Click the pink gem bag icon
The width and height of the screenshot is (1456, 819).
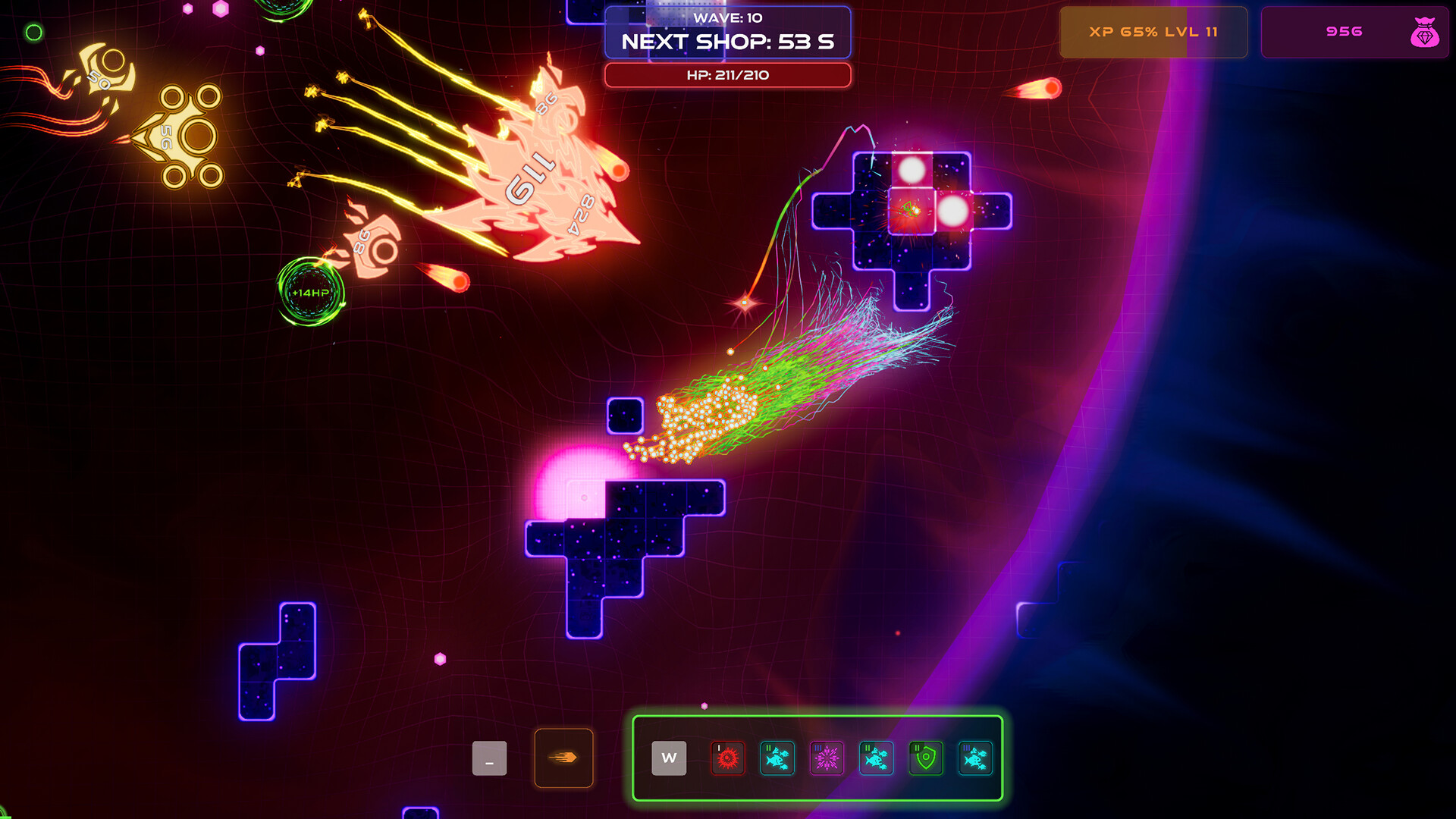(x=1424, y=33)
